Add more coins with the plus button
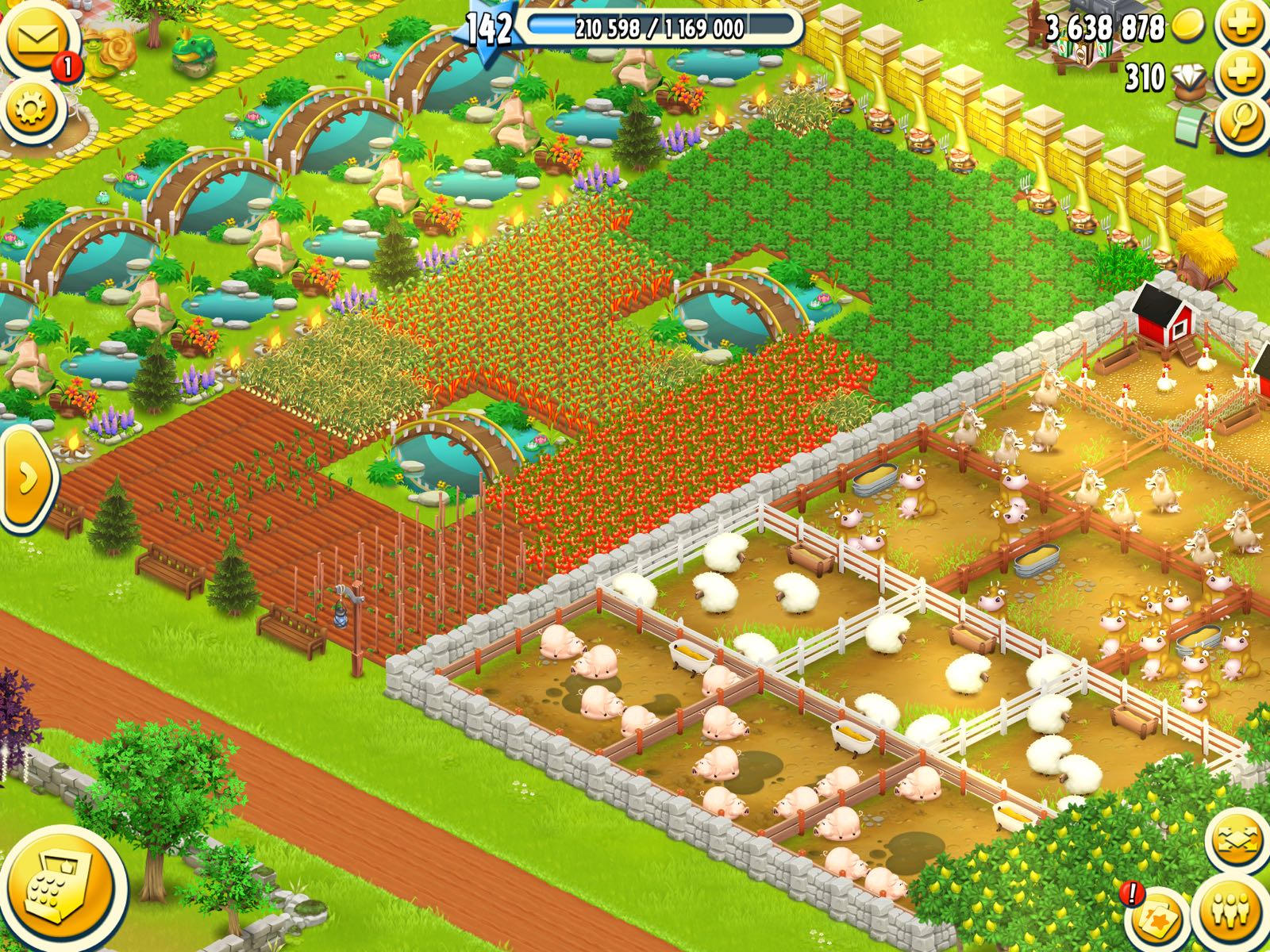This screenshot has height=952, width=1270. pos(1242,25)
